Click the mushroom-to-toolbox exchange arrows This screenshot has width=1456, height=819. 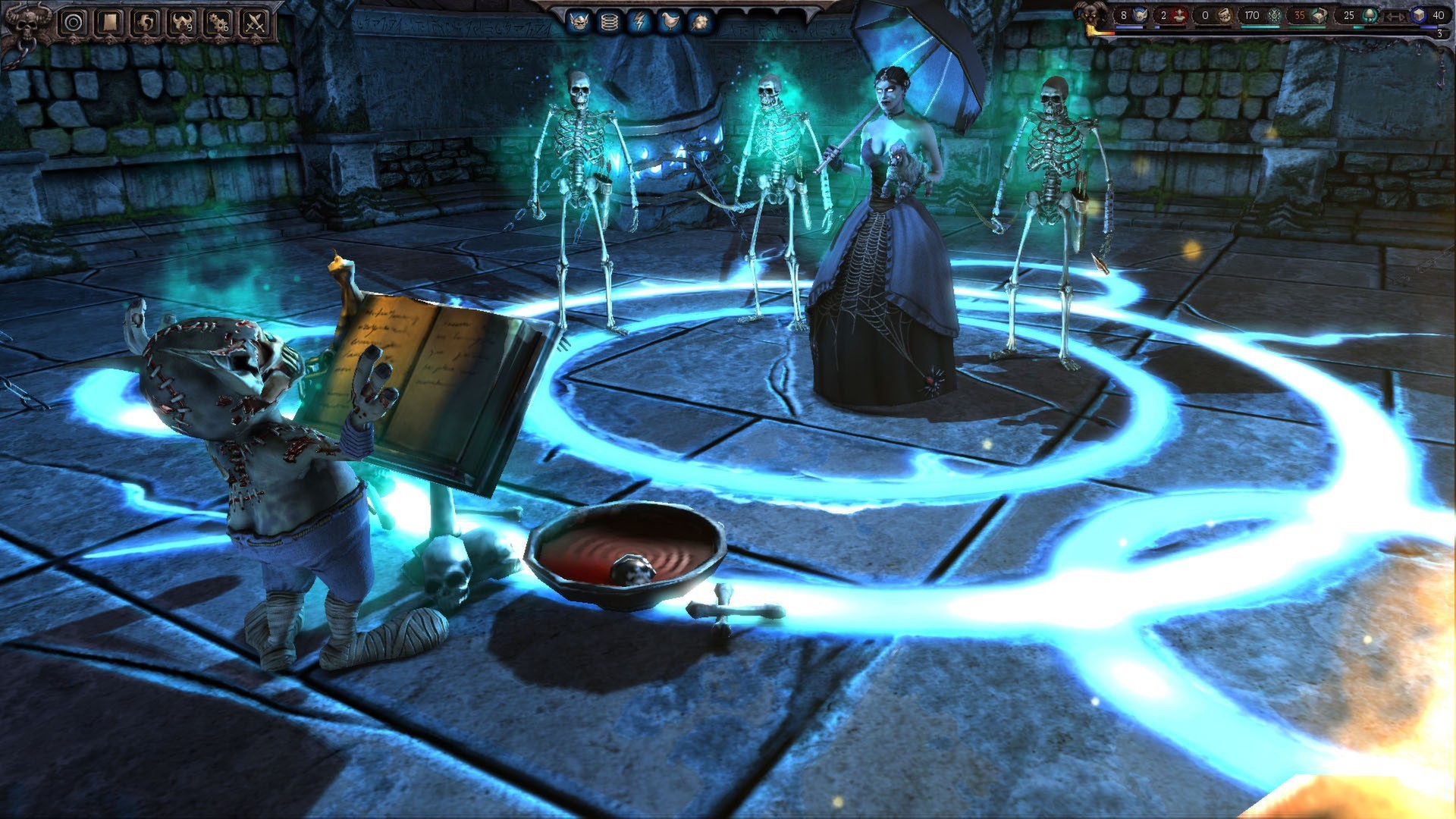[x=1395, y=16]
